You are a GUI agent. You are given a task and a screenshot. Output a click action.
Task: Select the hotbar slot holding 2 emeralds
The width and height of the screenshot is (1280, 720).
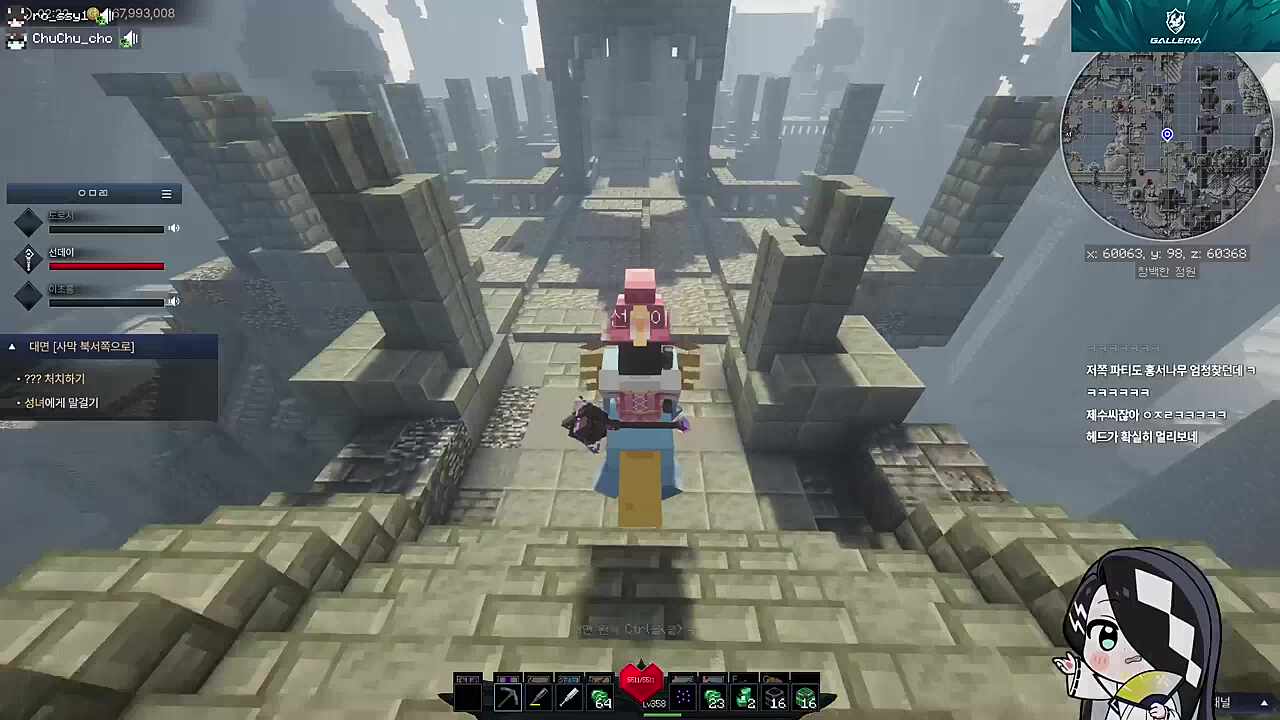[745, 697]
